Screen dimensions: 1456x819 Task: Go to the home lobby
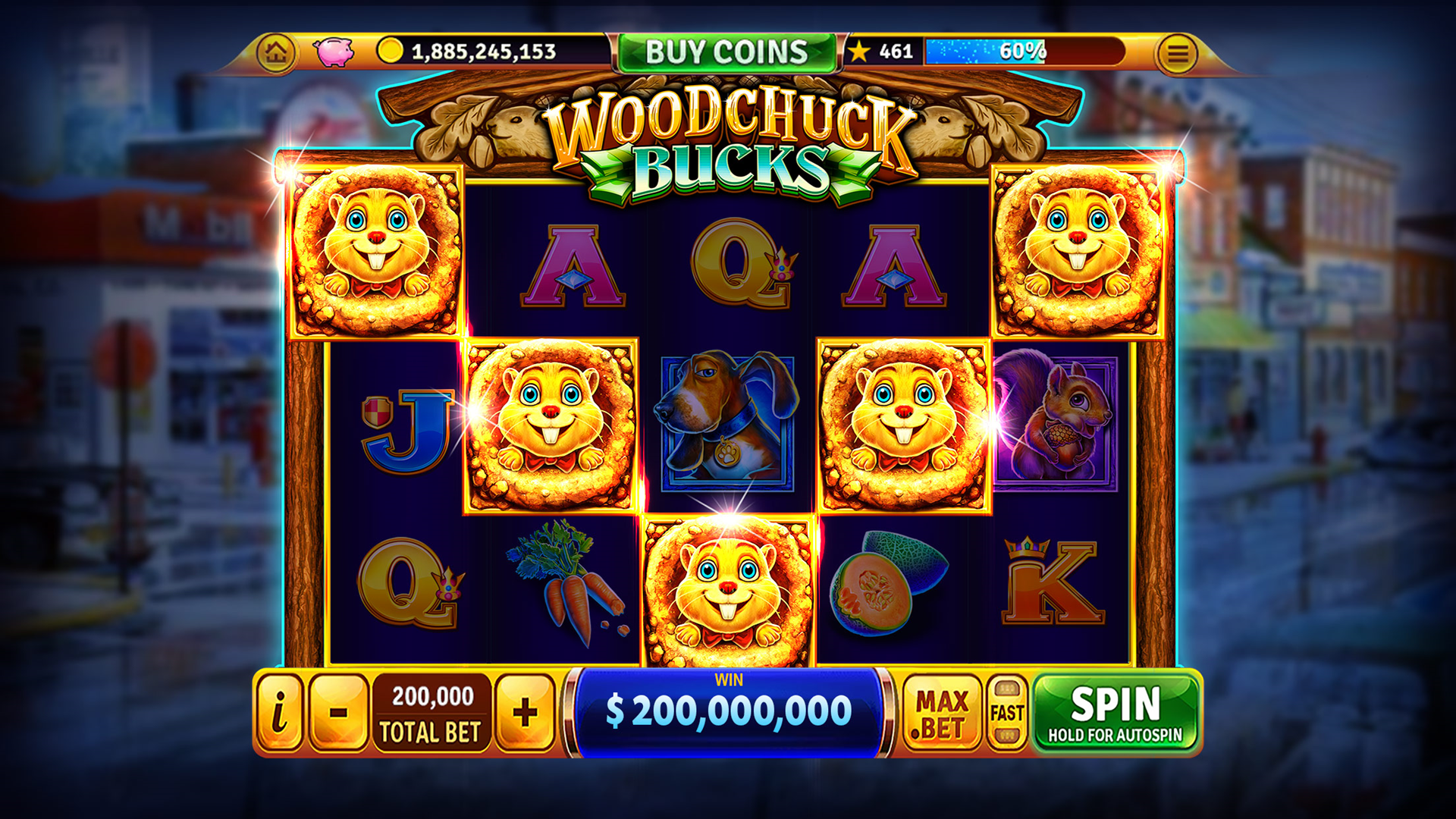[x=276, y=52]
